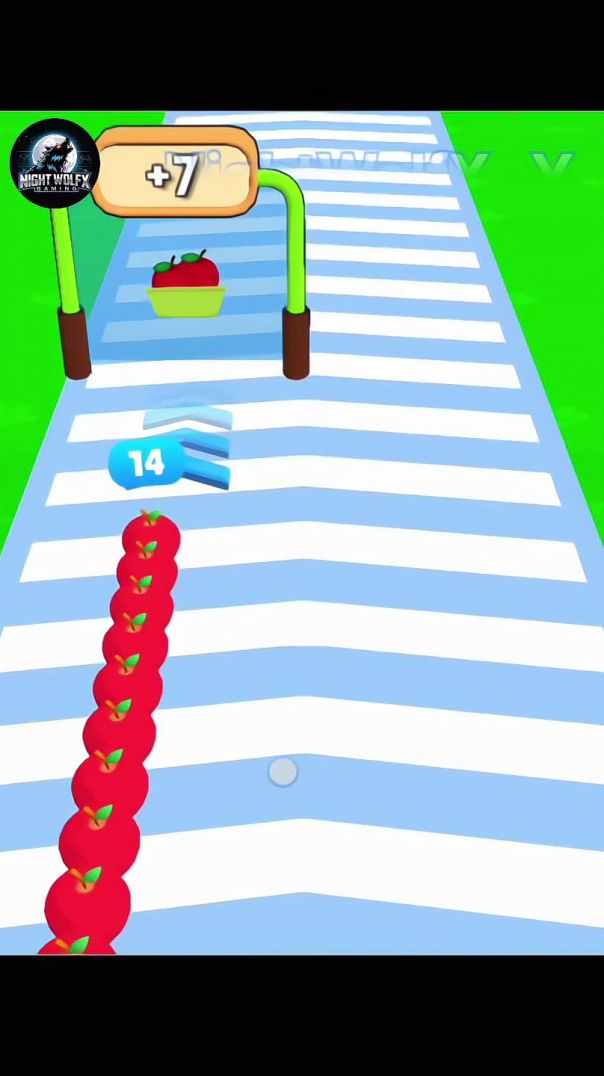Viewport: 604px width, 1076px height.
Task: Click the Night Wolfx Gaming channel logo
Action: point(54,163)
